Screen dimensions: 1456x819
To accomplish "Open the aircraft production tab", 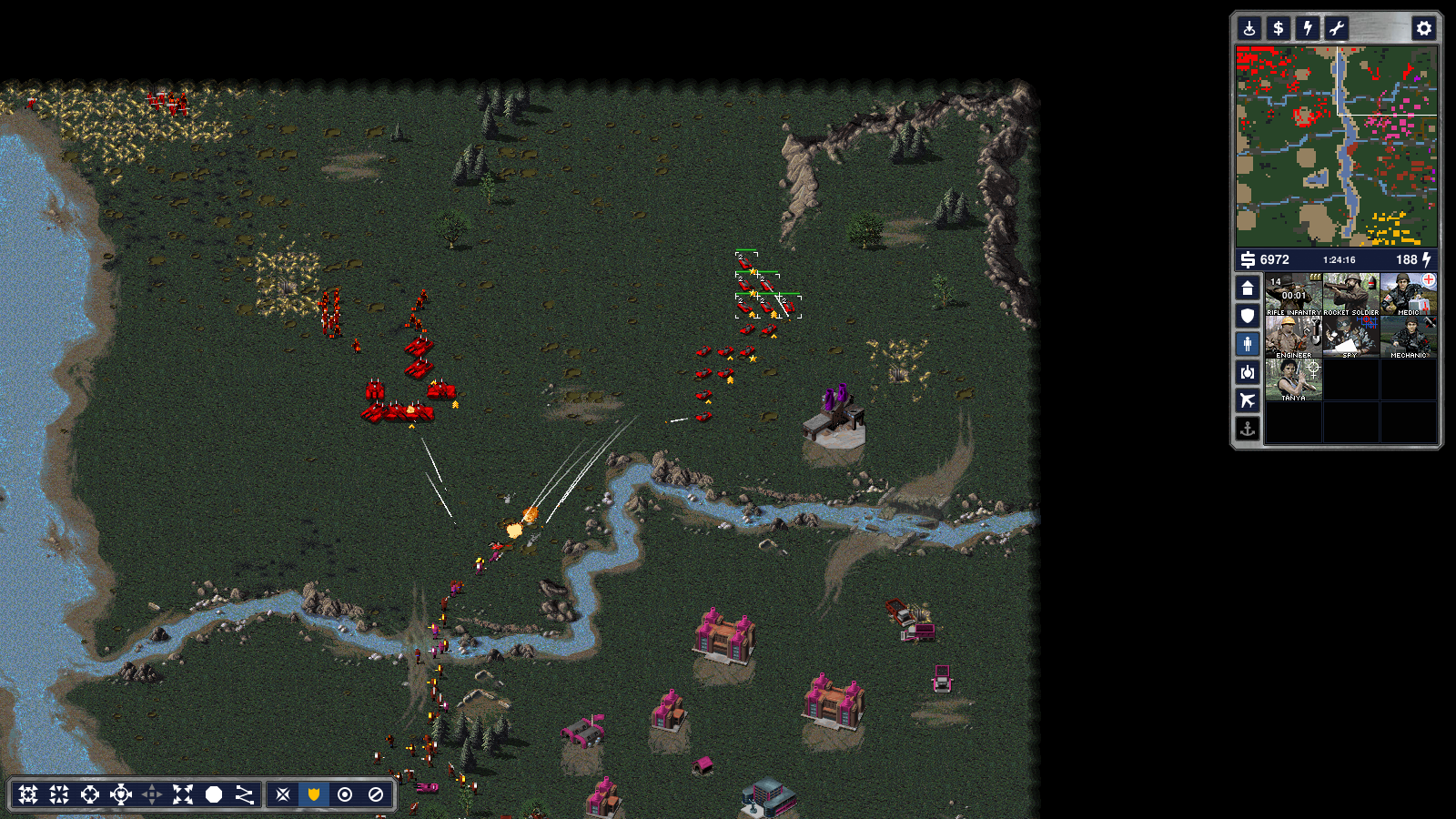I will 1248,400.
